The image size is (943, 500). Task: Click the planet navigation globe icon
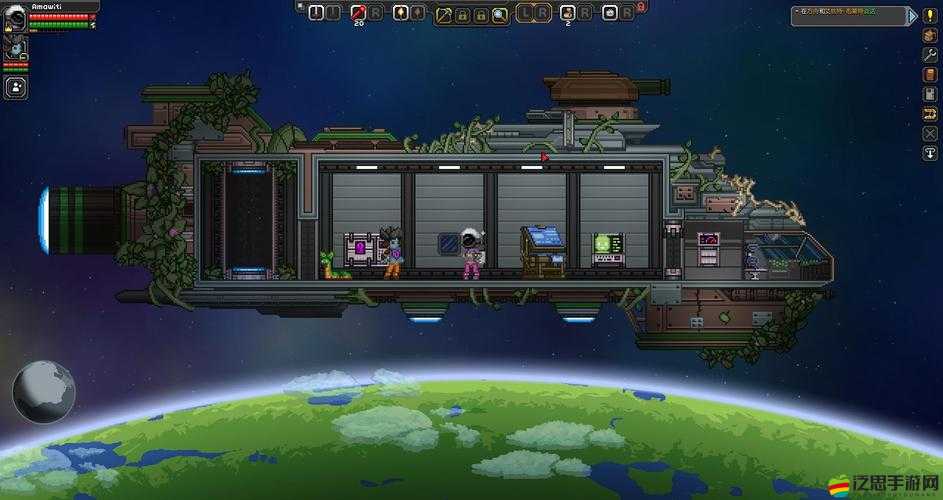tap(43, 389)
